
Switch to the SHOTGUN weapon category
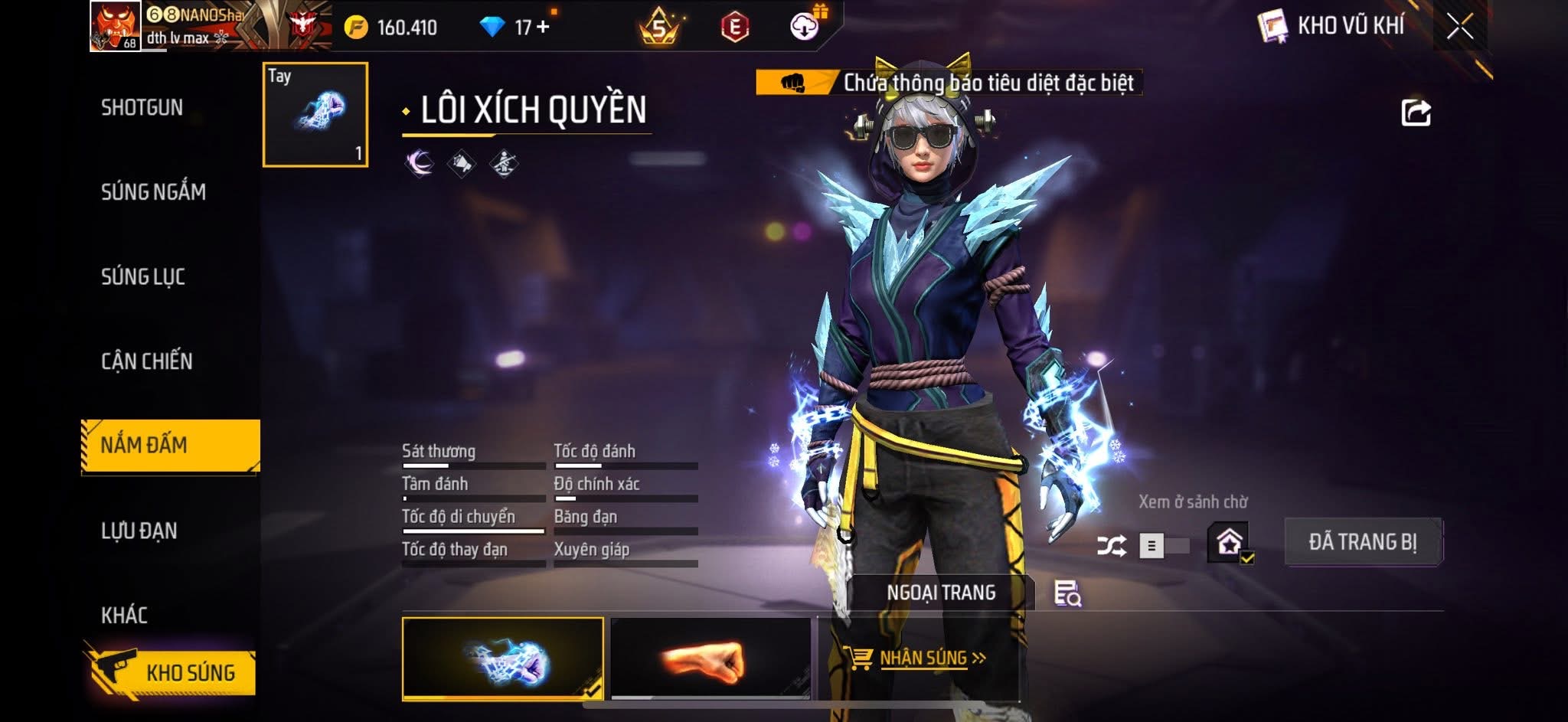142,108
